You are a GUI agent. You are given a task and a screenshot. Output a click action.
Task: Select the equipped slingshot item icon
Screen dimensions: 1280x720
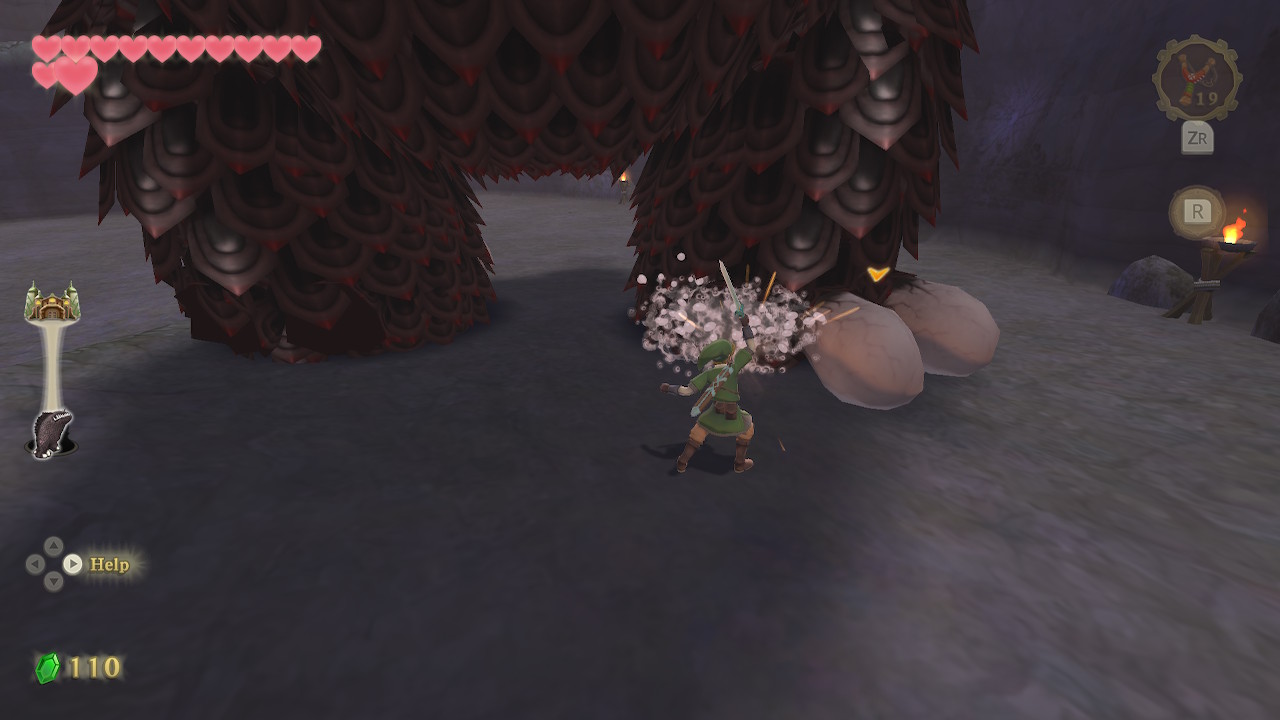1196,79
